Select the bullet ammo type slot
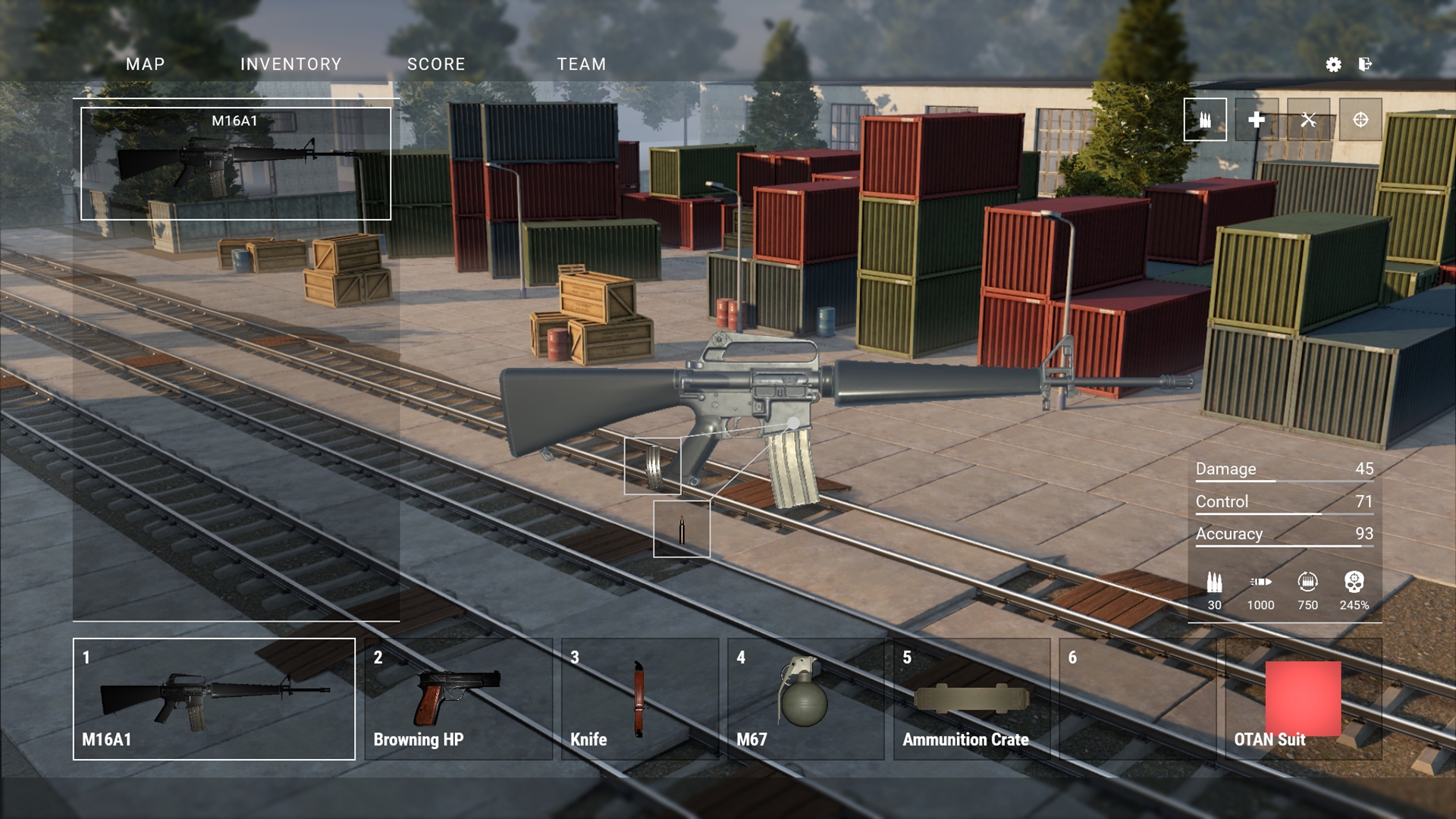Screen dimensions: 1456x819 pos(682,529)
